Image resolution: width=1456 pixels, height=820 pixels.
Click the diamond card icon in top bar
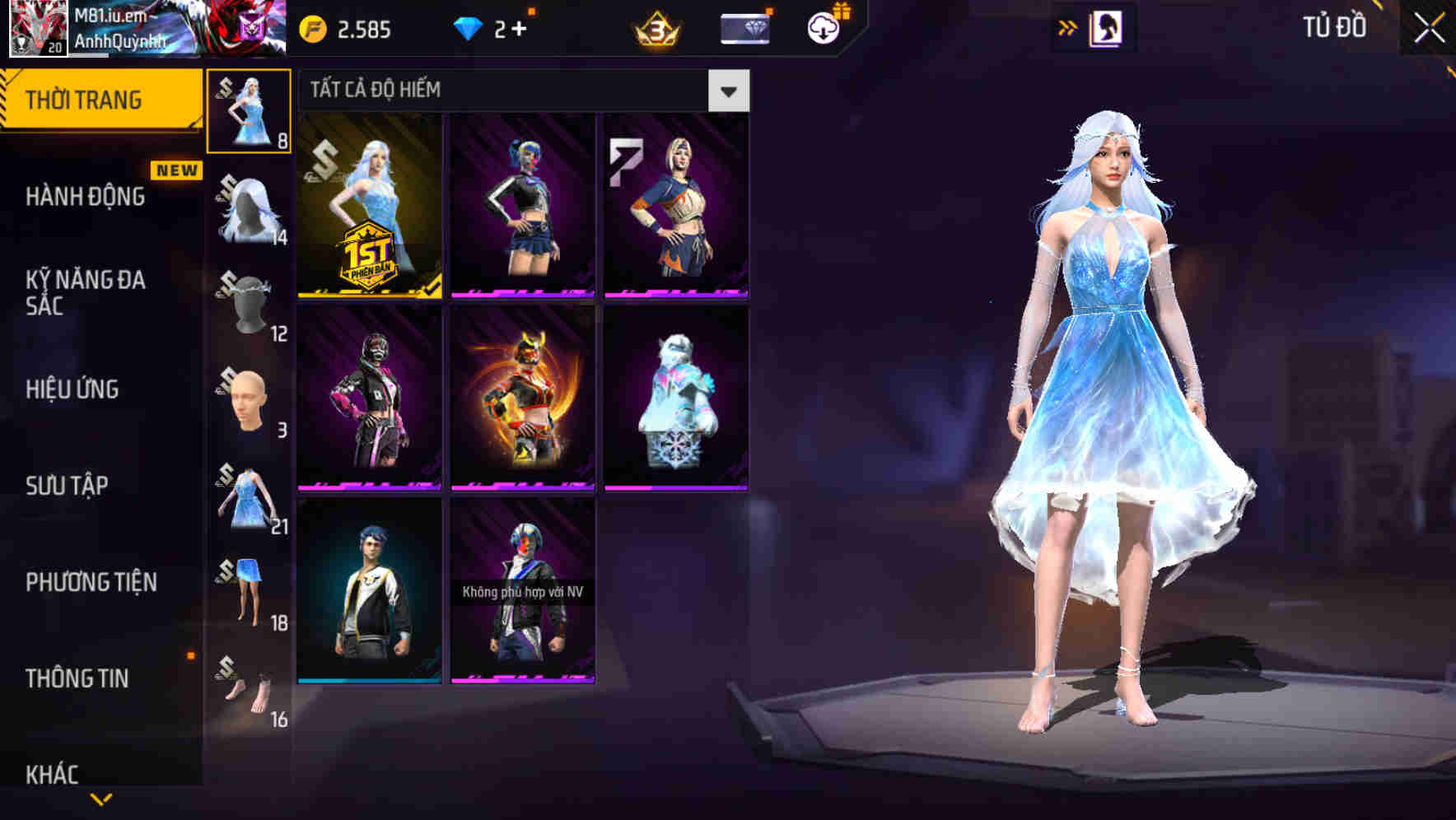point(744,30)
